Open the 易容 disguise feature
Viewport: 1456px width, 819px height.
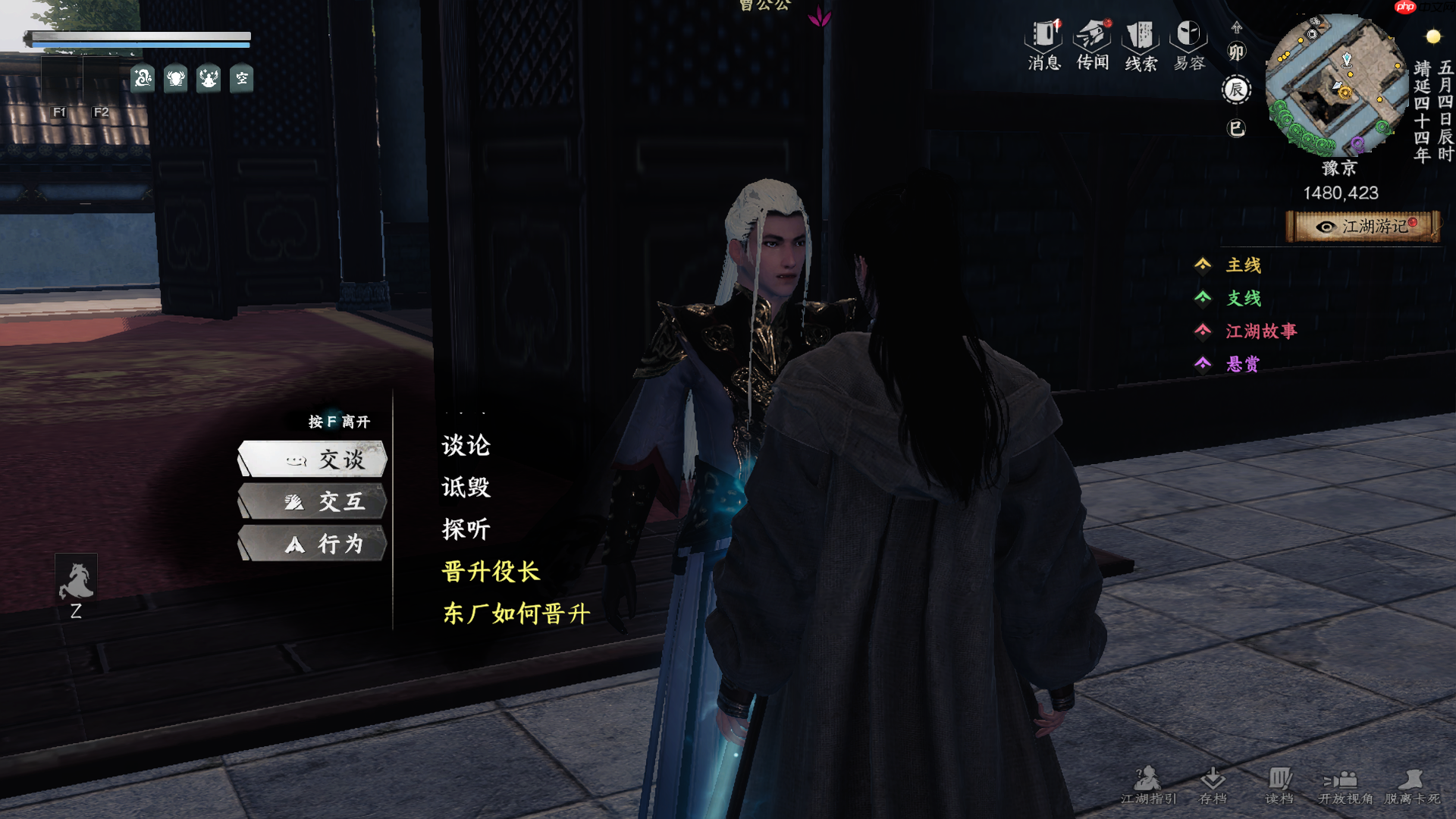click(1188, 45)
